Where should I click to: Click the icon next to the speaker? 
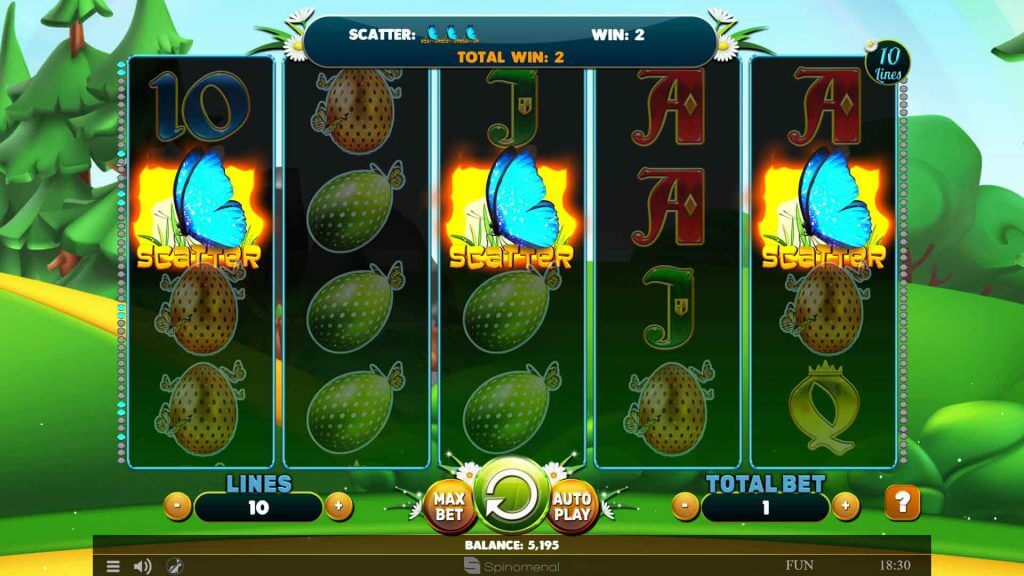[173, 566]
